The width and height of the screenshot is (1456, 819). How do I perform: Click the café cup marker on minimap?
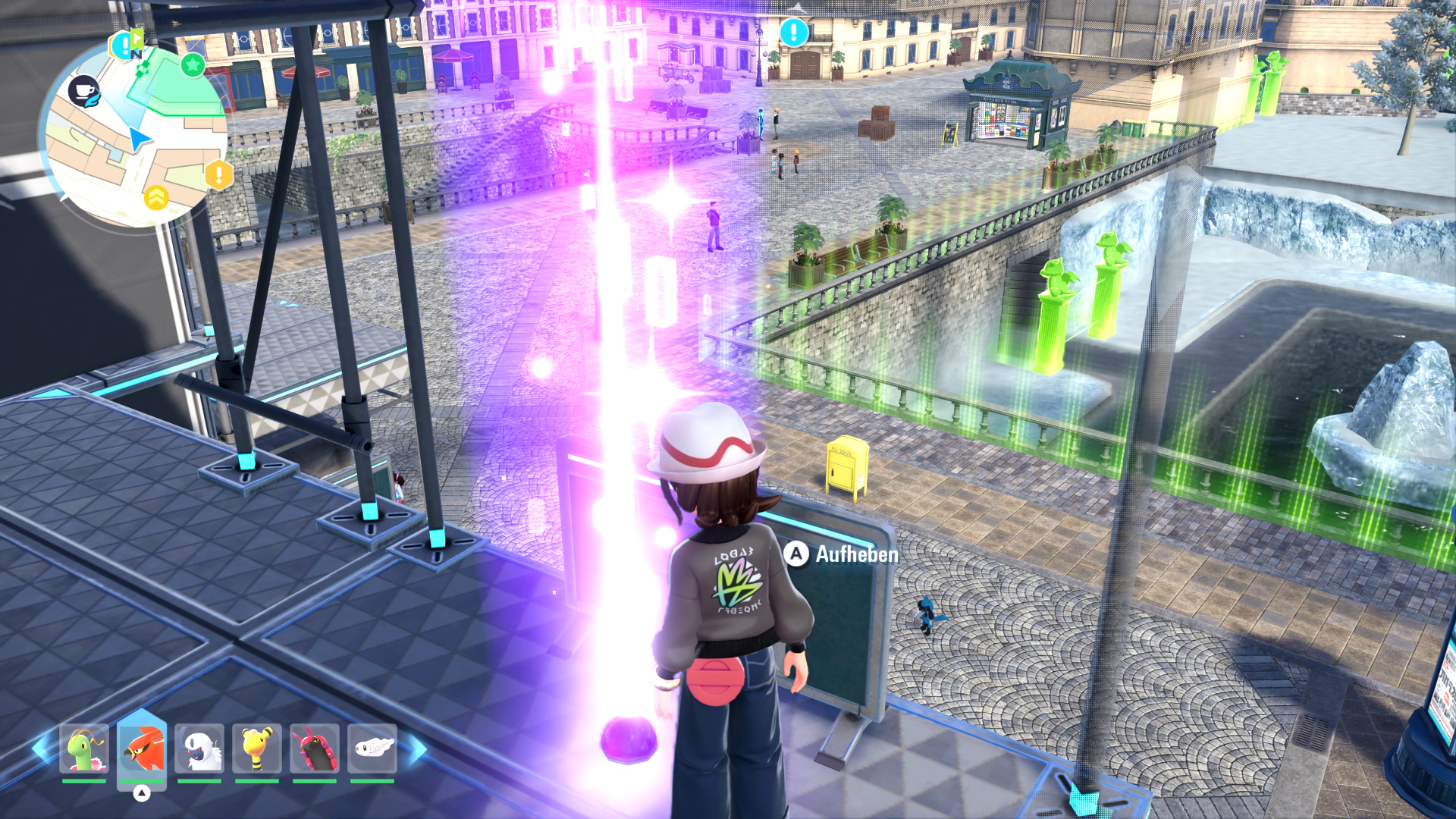pyautogui.click(x=83, y=91)
